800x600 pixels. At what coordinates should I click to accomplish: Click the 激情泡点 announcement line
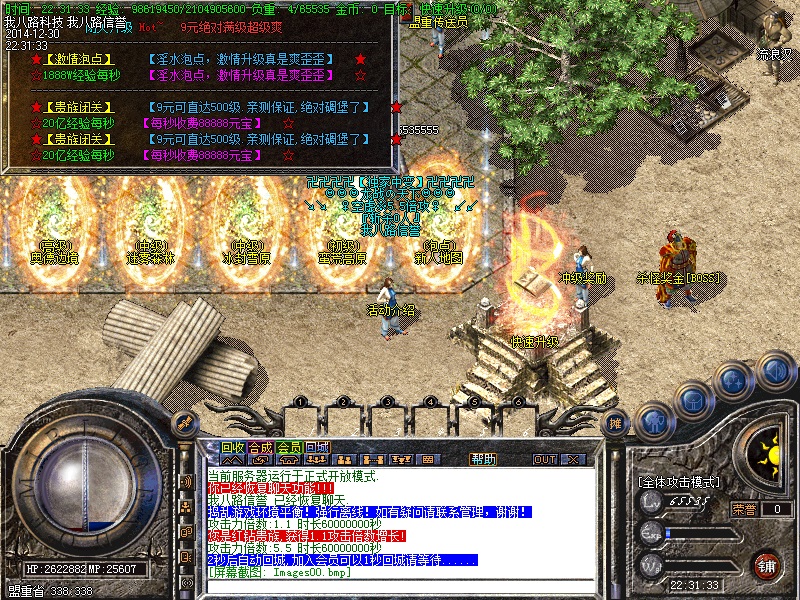pyautogui.click(x=80, y=59)
